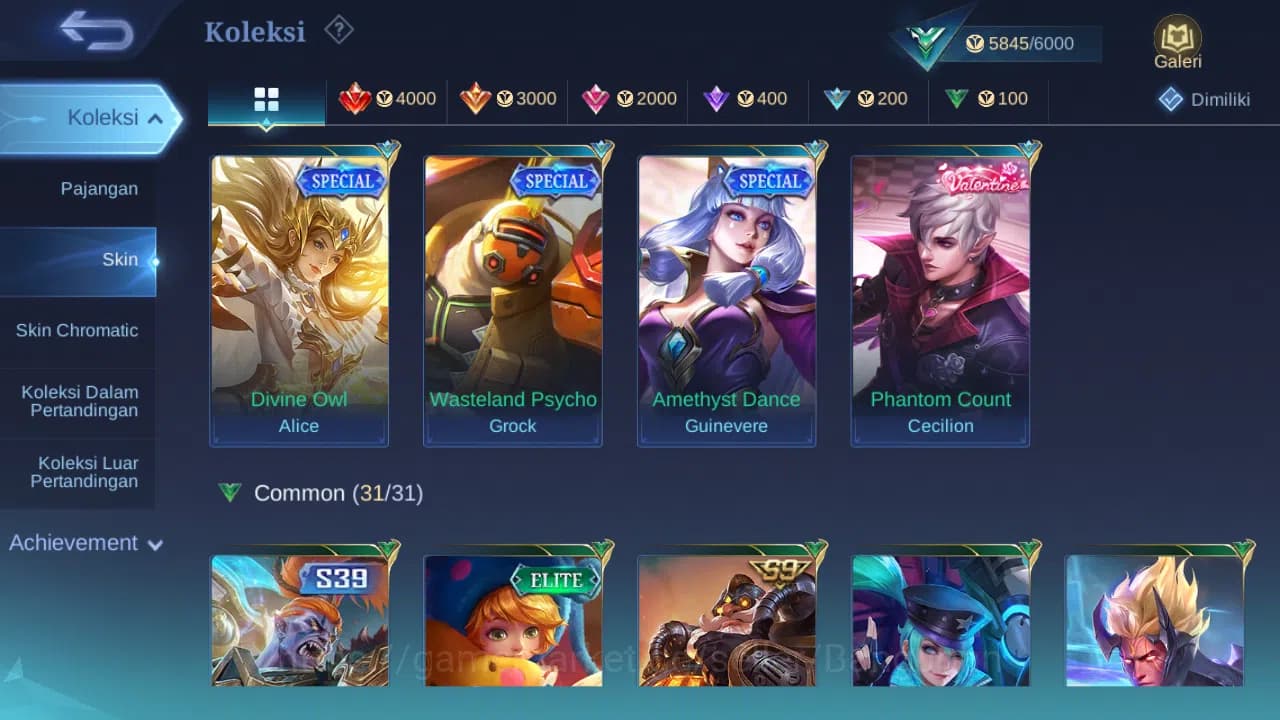
Task: Expand the Achievement section
Action: [x=85, y=543]
